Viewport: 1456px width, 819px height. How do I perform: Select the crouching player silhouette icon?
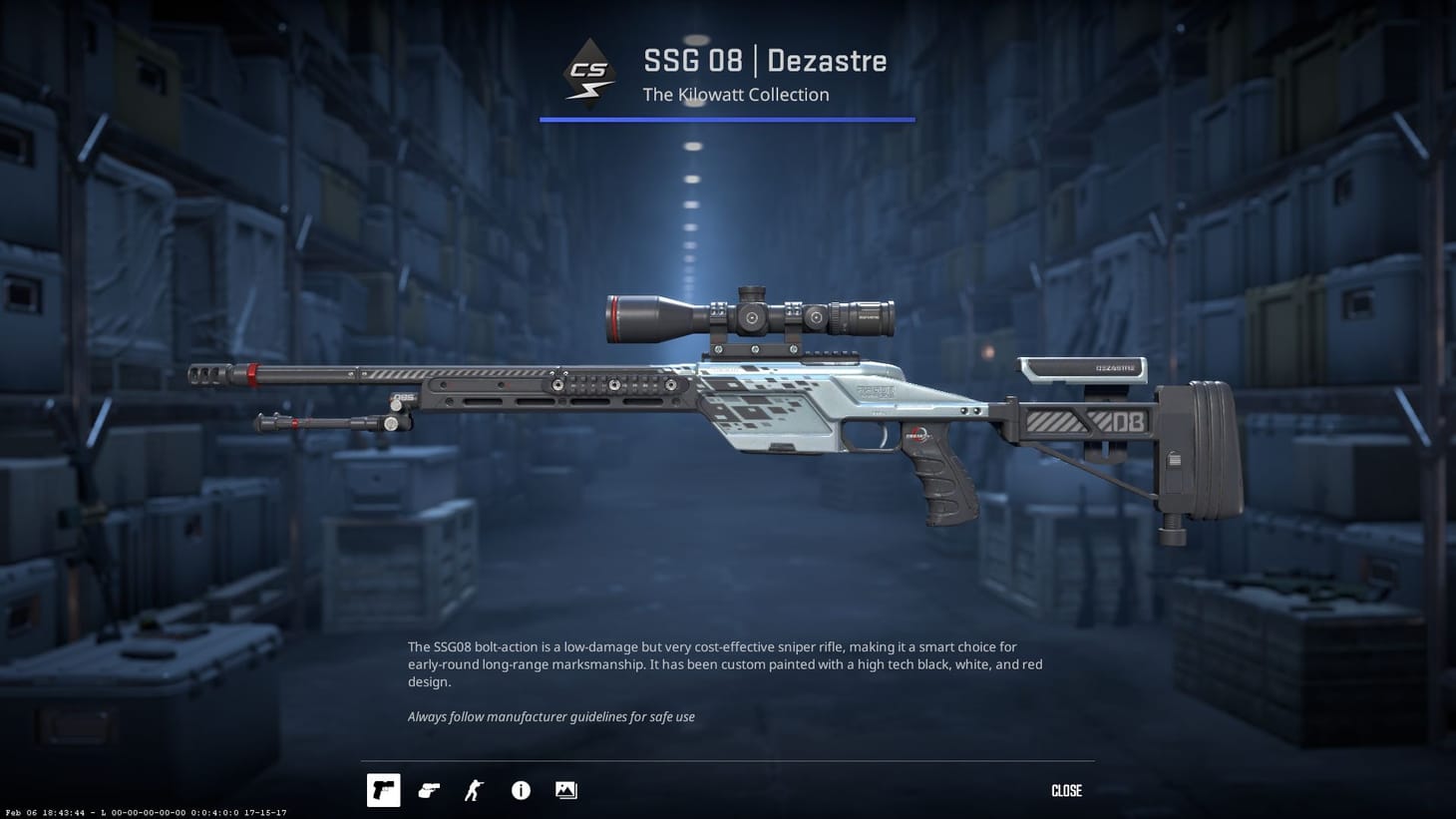tap(473, 790)
